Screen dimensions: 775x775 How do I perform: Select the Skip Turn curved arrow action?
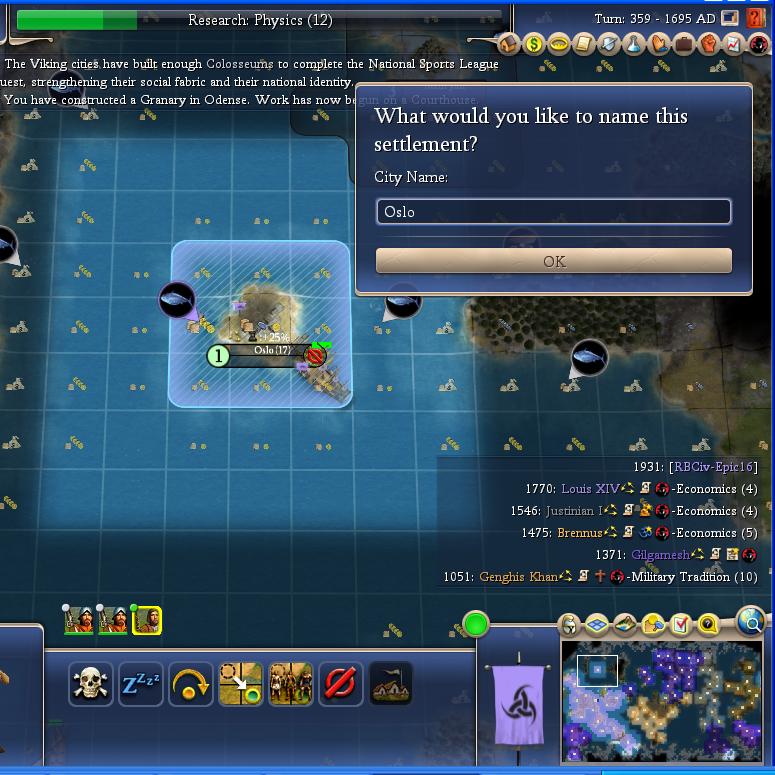point(191,685)
